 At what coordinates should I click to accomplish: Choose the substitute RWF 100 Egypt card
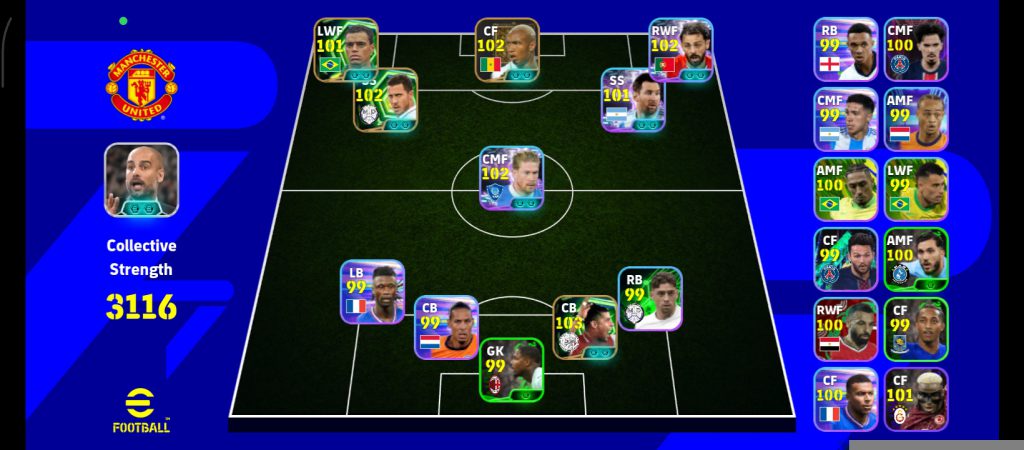(x=845, y=329)
